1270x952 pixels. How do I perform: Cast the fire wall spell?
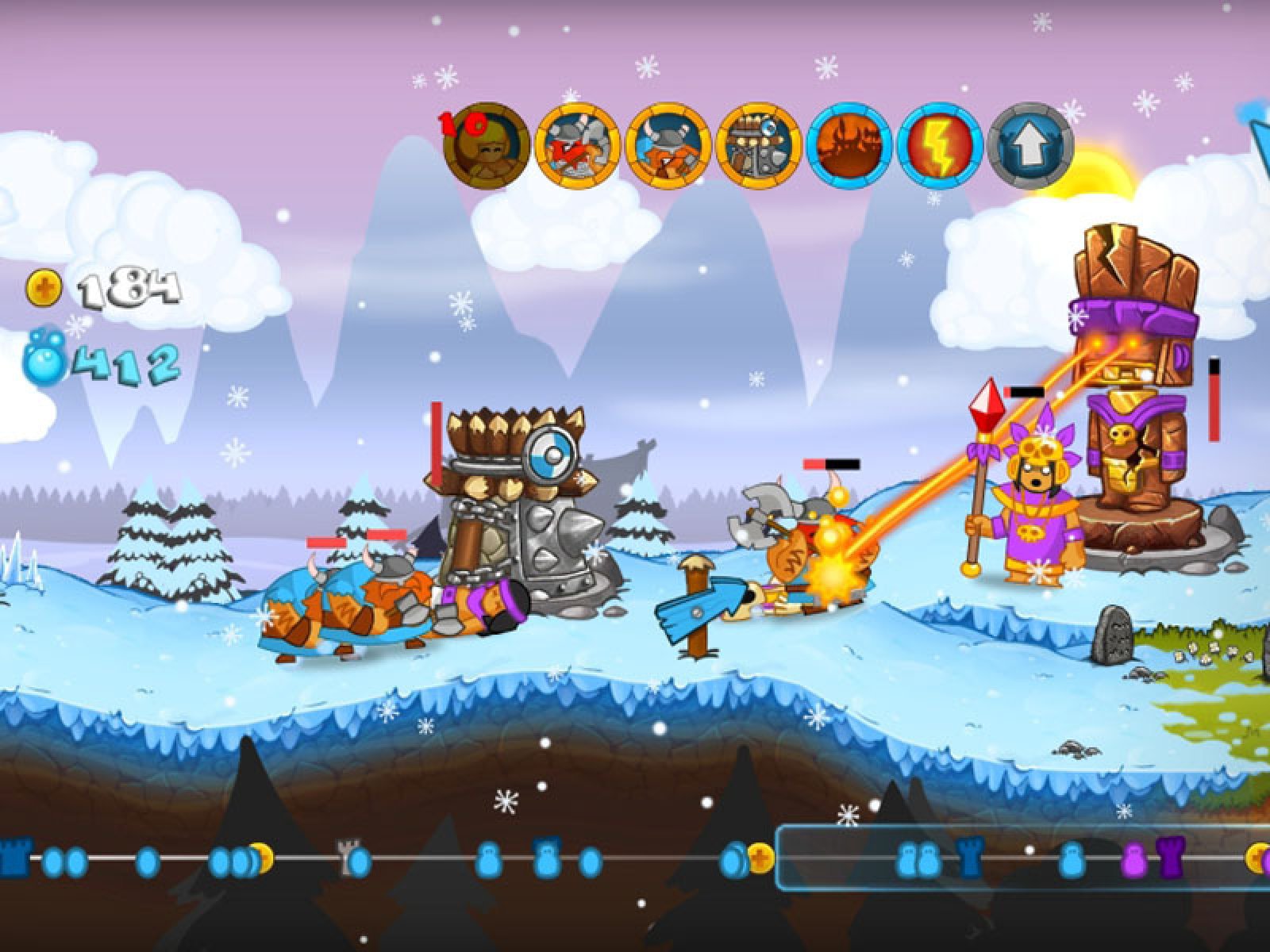849,145
